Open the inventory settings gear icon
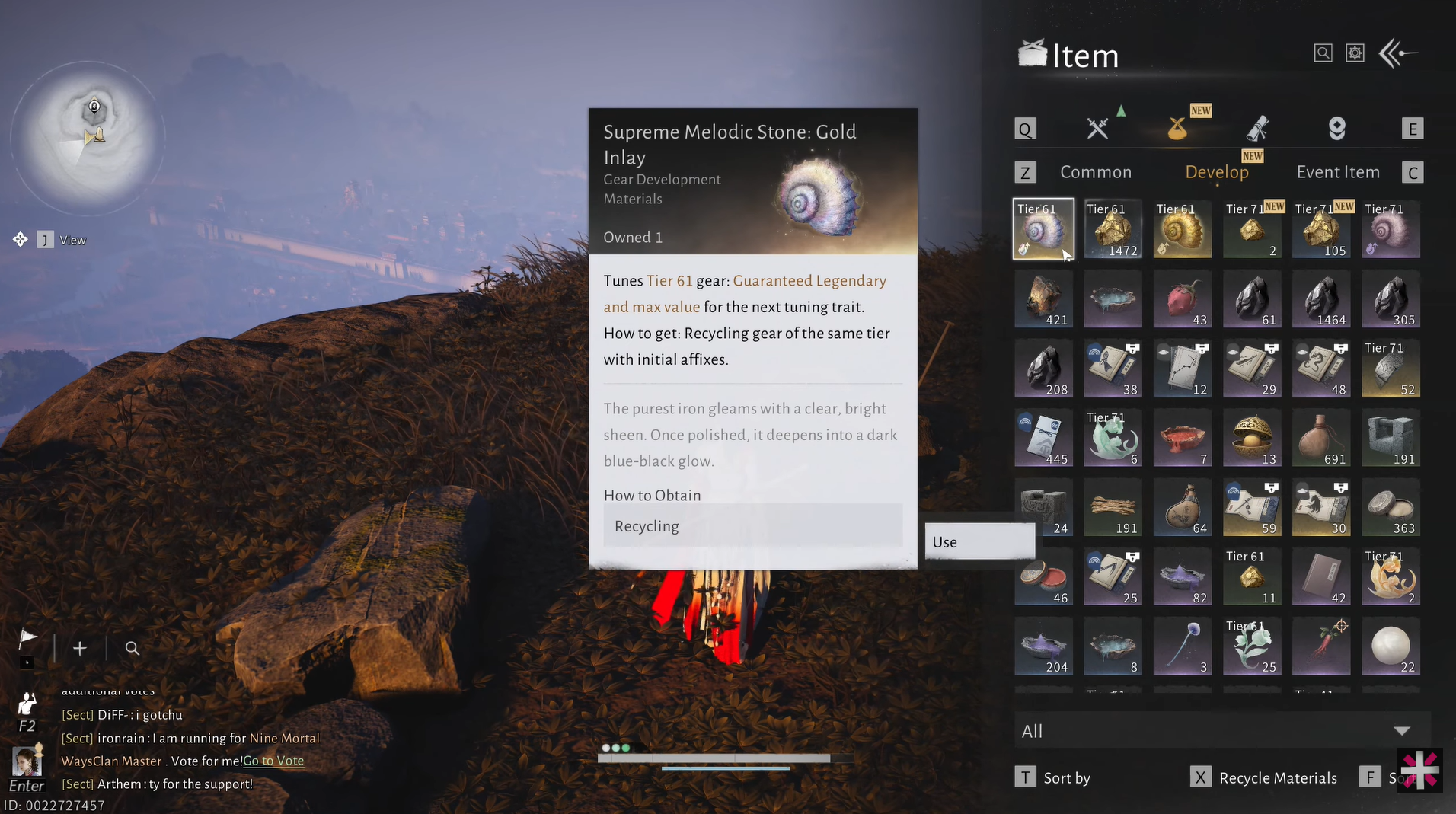The width and height of the screenshot is (1456, 814). click(1355, 53)
